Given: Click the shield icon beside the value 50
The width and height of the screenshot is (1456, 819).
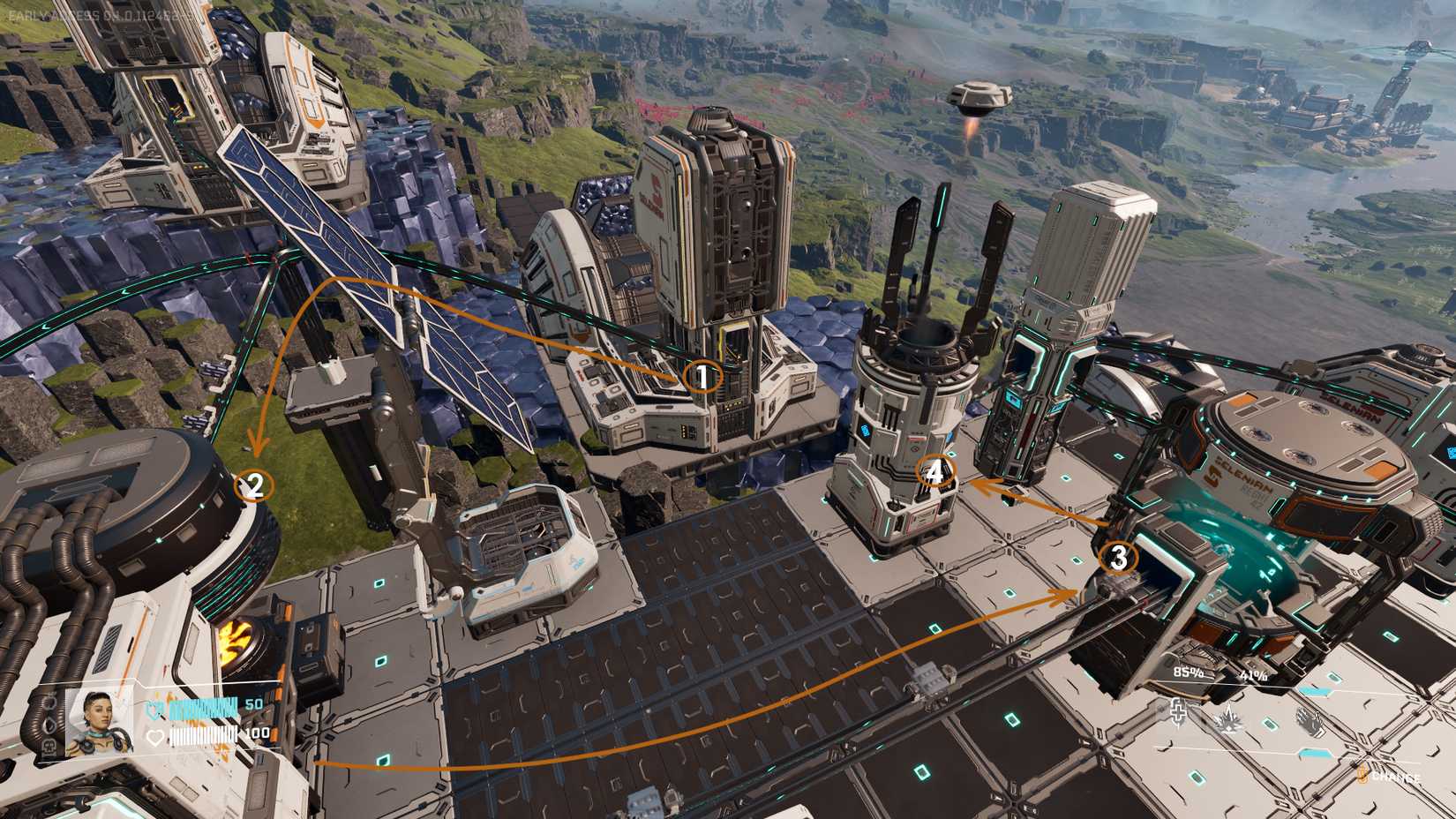Looking at the screenshot, I should click(154, 711).
